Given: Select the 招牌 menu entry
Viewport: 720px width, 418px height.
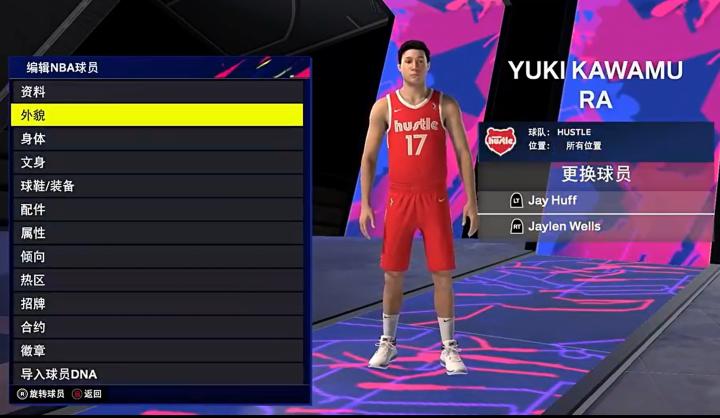Looking at the screenshot, I should pos(157,303).
